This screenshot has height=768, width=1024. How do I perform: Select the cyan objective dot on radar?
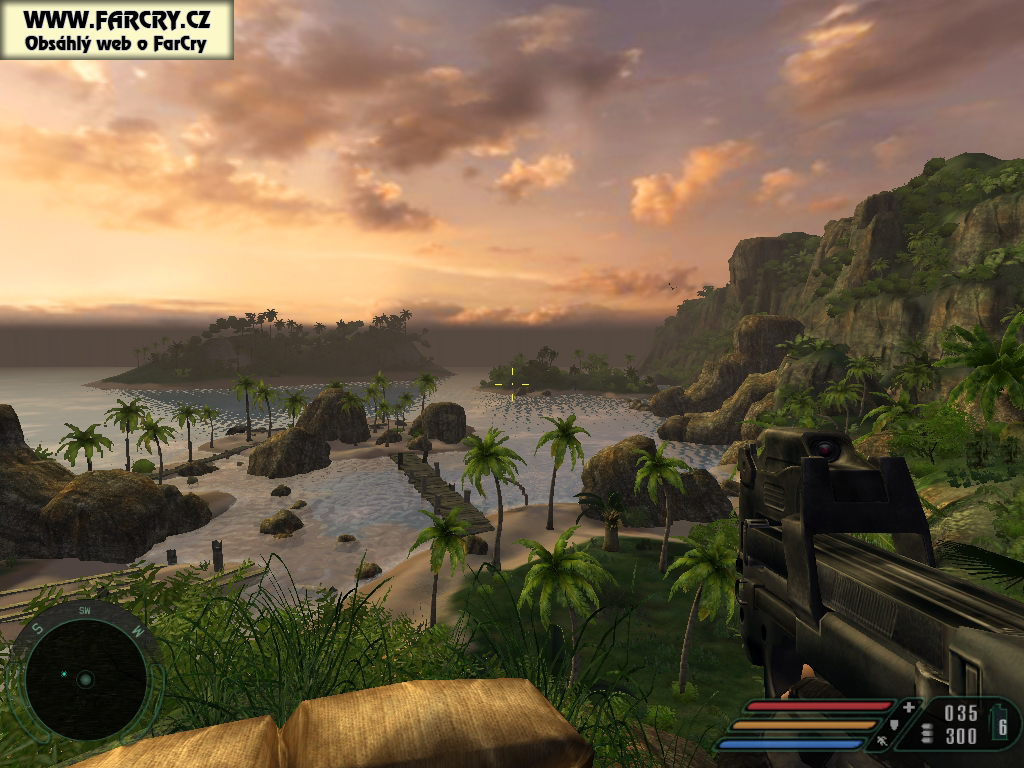tap(64, 675)
